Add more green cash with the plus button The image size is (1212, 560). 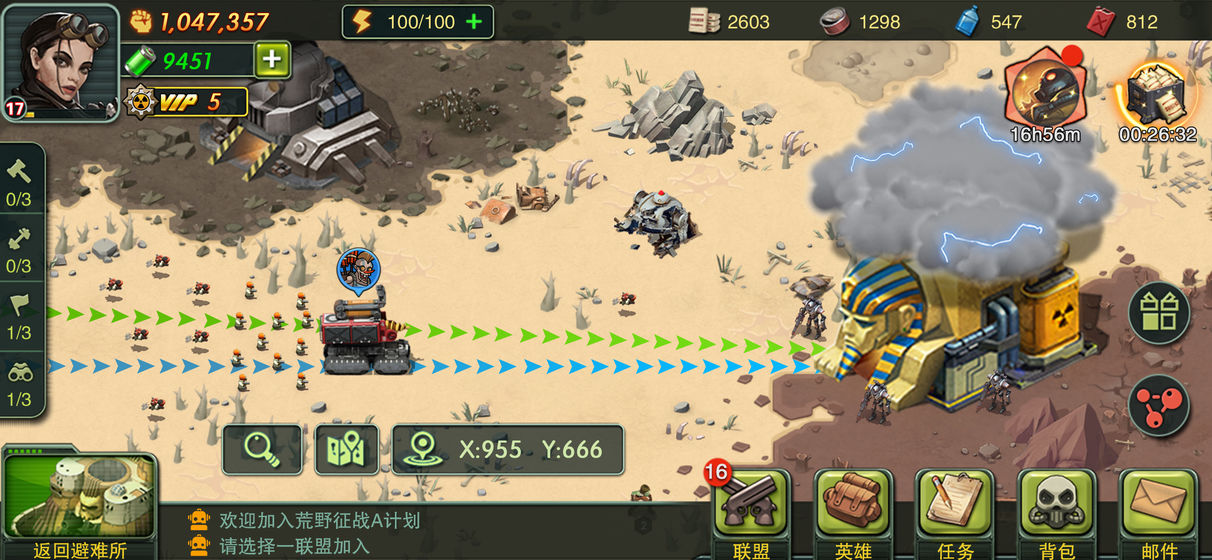(x=272, y=61)
